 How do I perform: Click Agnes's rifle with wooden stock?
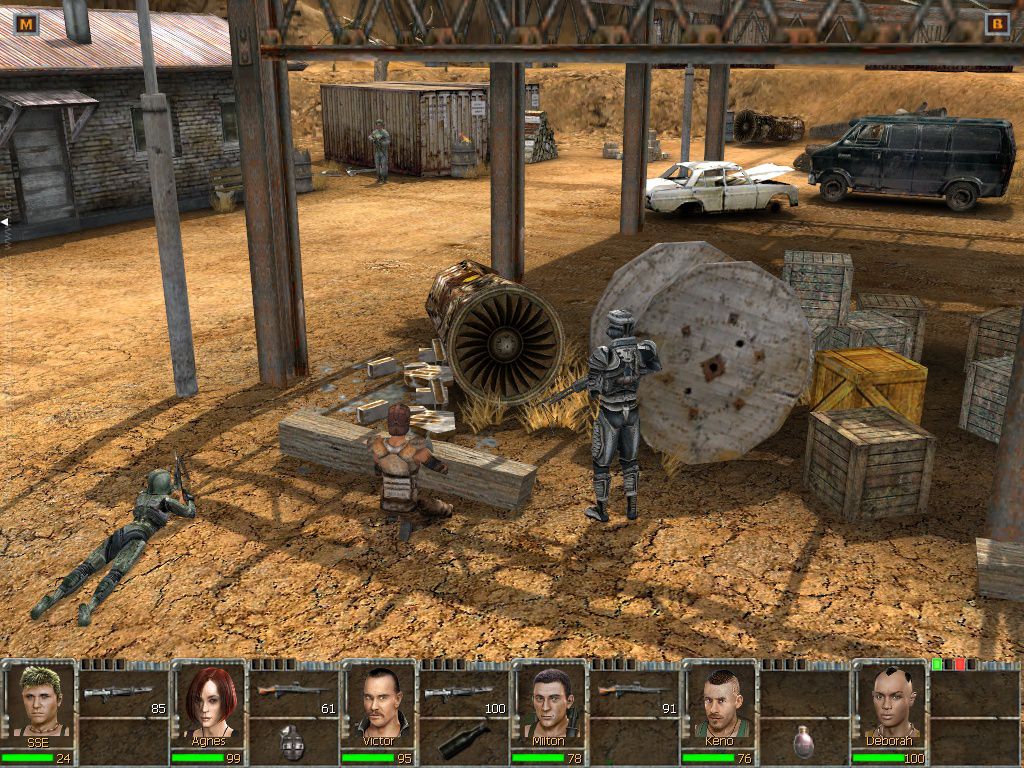pos(290,692)
